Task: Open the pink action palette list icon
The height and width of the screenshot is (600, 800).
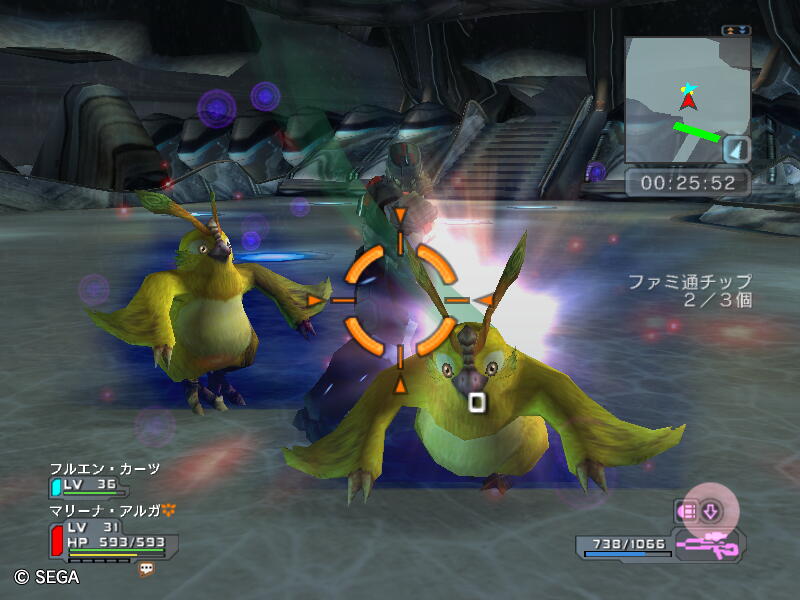Action: coord(687,511)
